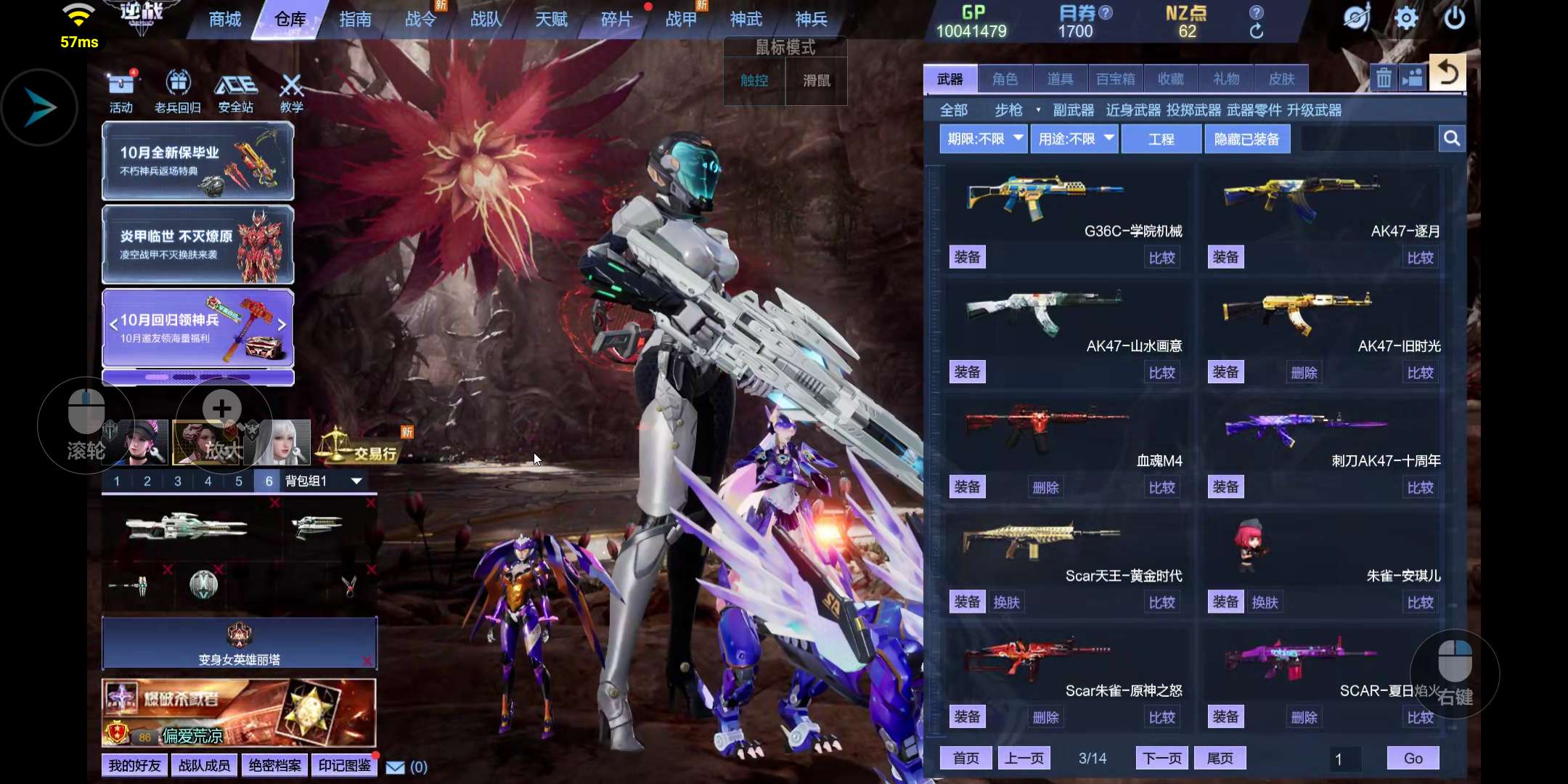The image size is (1568, 784).
Task: Toggle 隐藏已装备 filter button
Action: click(1246, 139)
